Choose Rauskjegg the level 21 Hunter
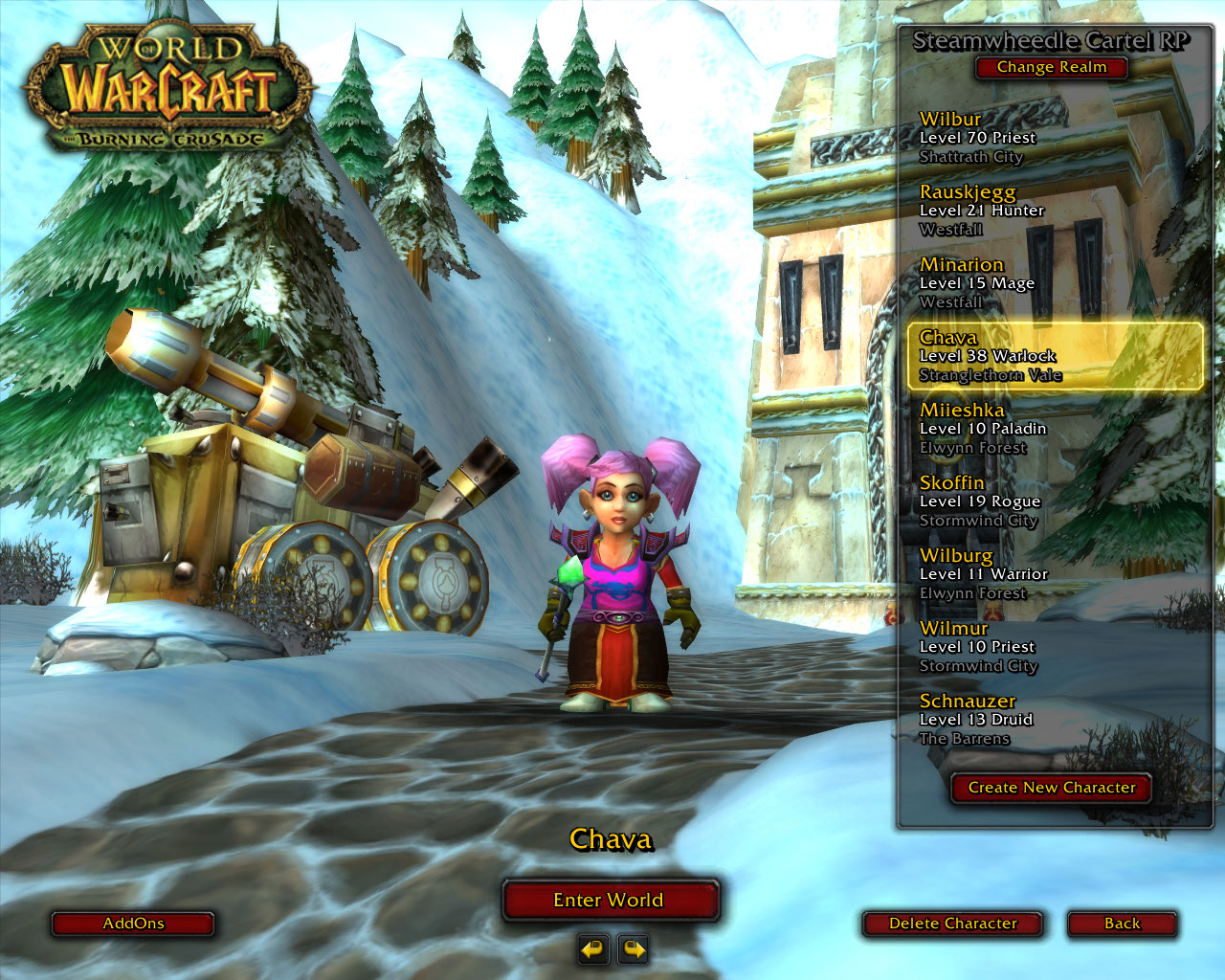 click(1053, 211)
